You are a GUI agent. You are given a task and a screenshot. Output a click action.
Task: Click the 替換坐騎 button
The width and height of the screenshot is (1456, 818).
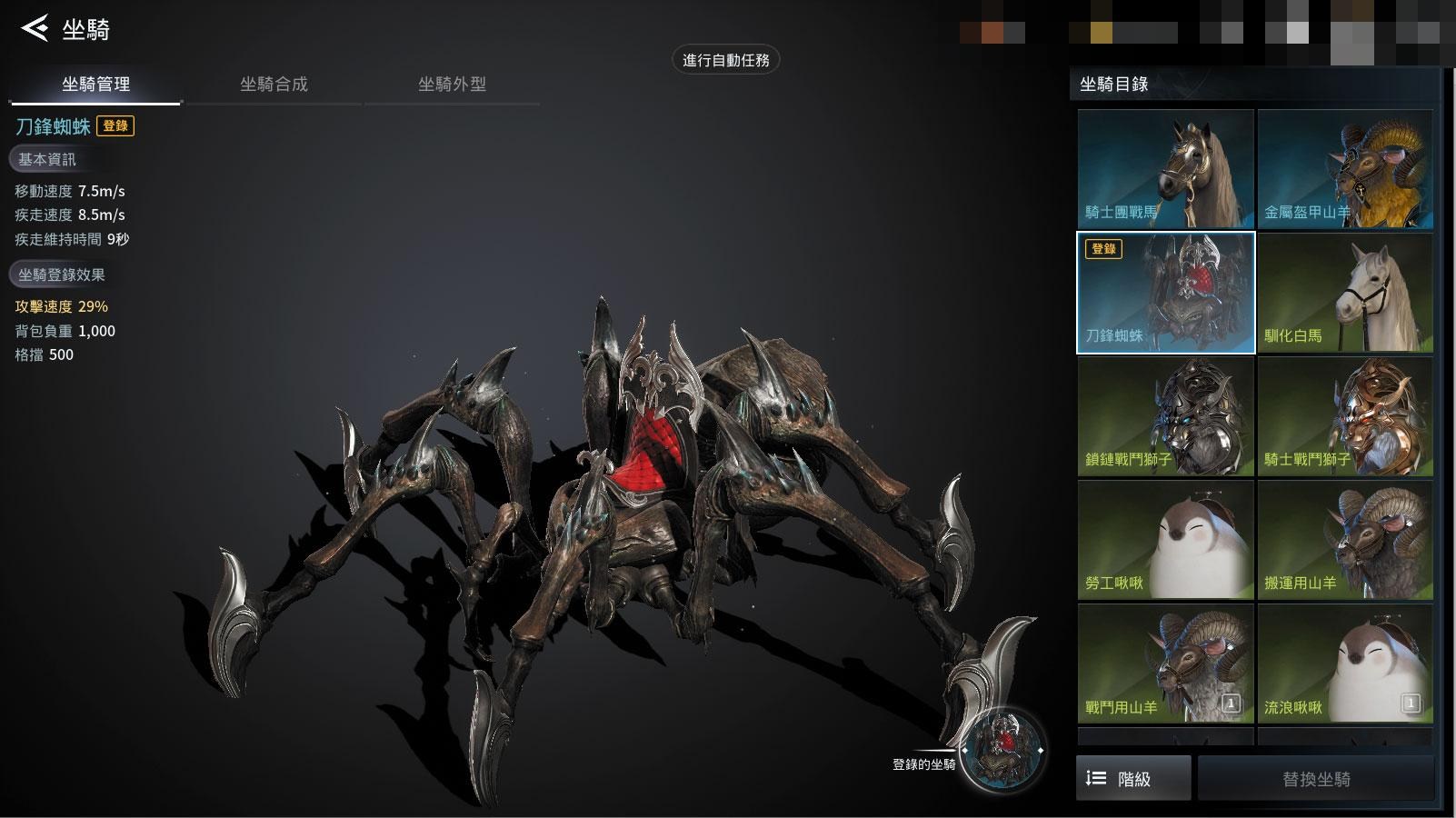point(1315,778)
